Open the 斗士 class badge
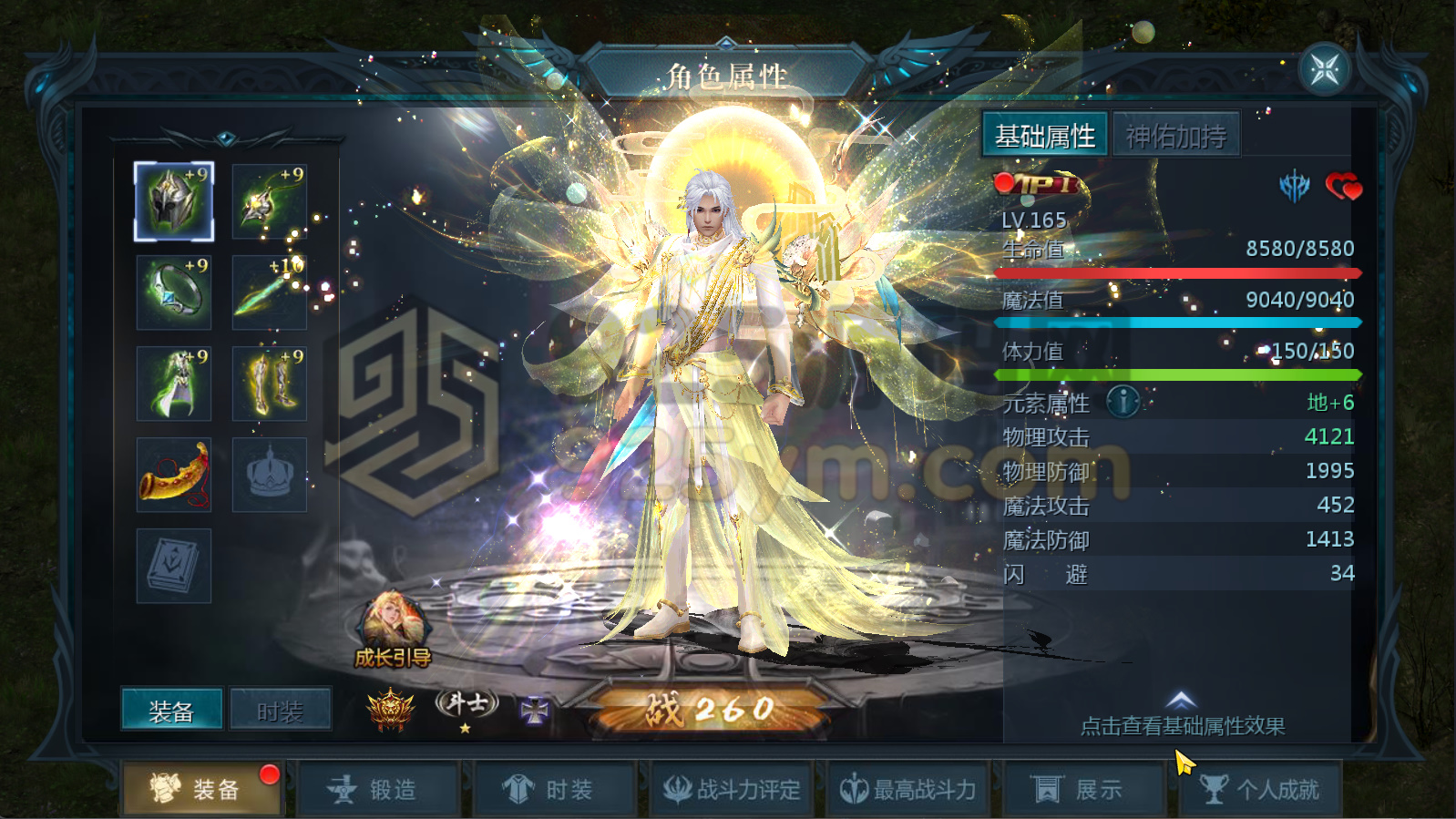Screen dimensions: 1456x819 [x=467, y=702]
